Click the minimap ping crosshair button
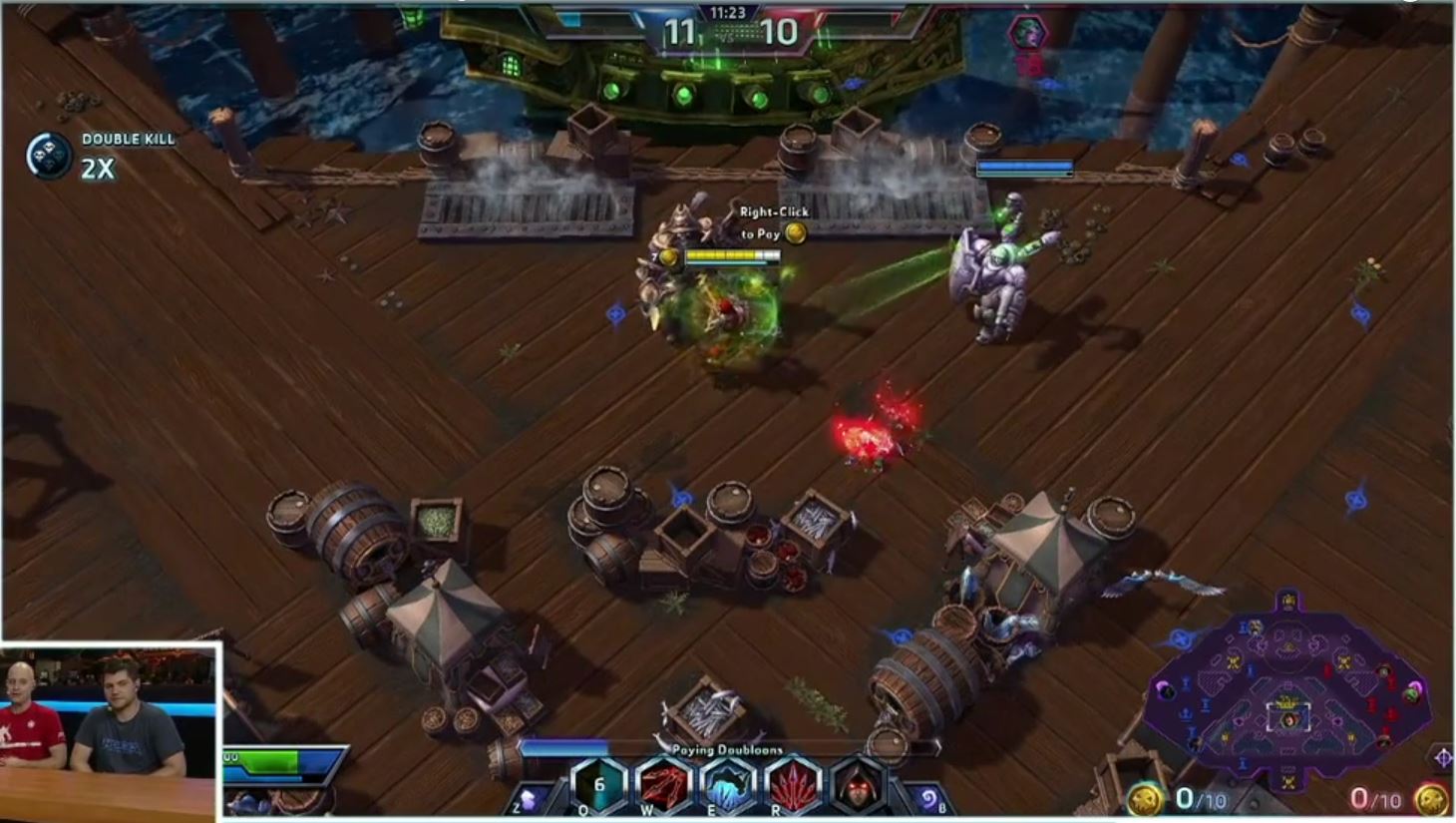 click(x=1442, y=758)
